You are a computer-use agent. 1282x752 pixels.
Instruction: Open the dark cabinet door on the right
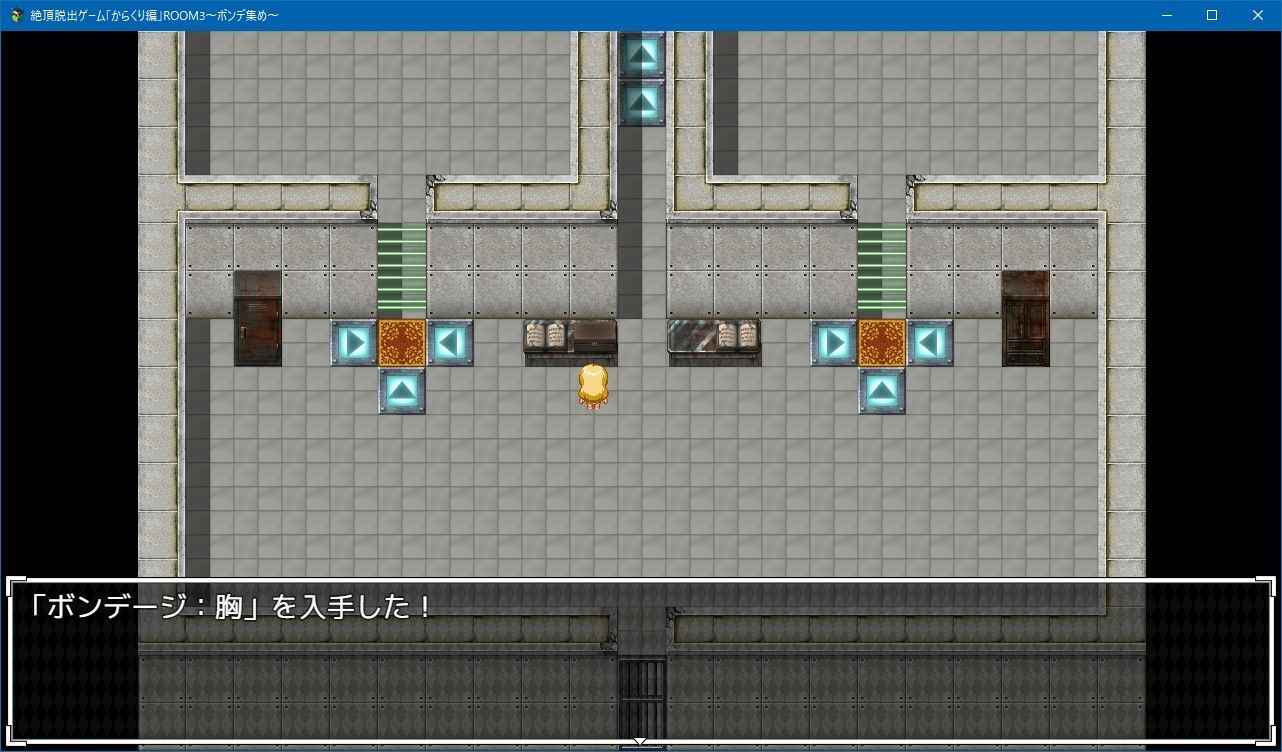(x=1025, y=320)
